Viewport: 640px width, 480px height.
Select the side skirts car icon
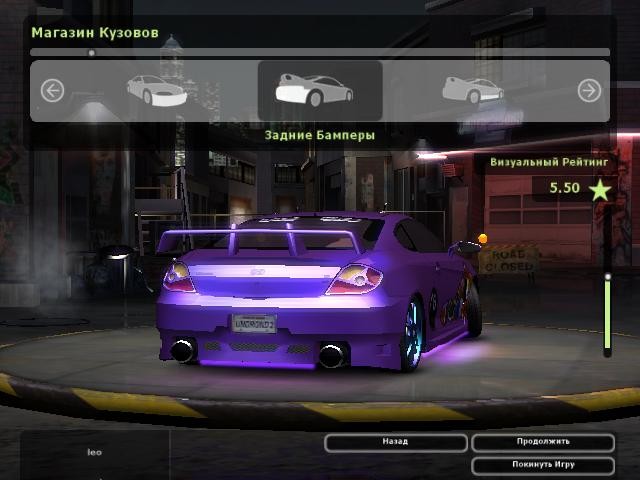473,91
